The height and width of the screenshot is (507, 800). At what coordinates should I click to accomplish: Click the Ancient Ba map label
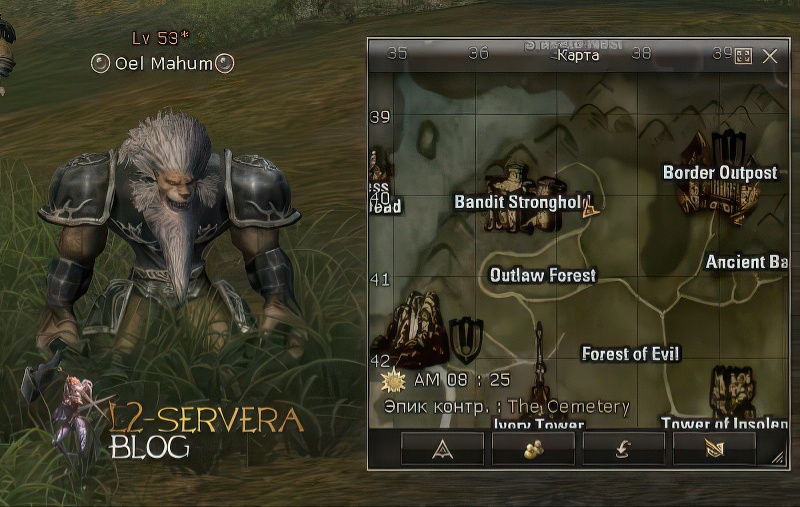pos(747,262)
